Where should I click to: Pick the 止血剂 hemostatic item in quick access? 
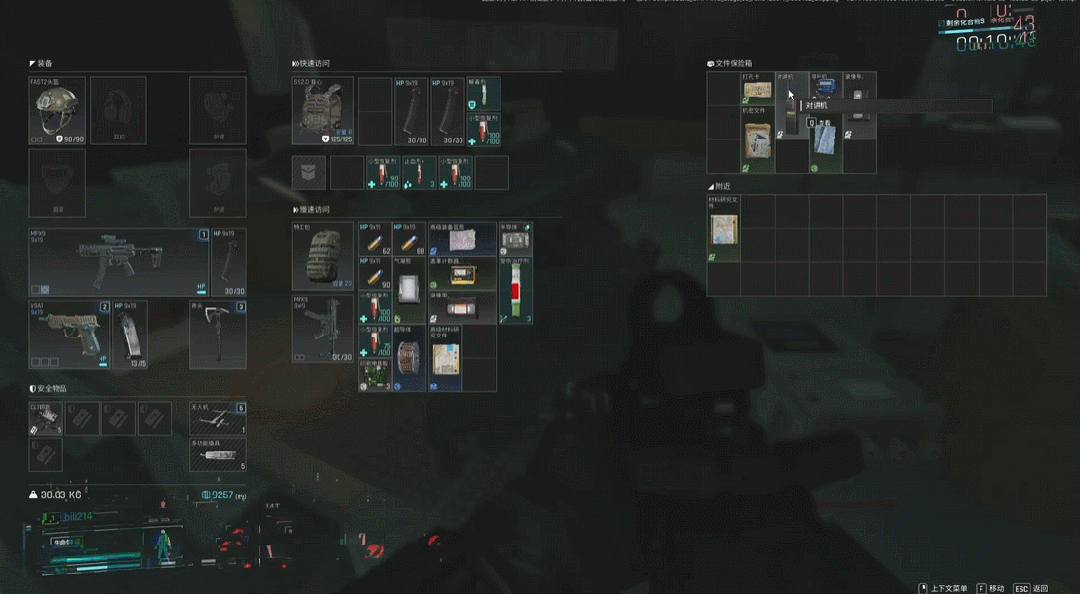point(417,173)
